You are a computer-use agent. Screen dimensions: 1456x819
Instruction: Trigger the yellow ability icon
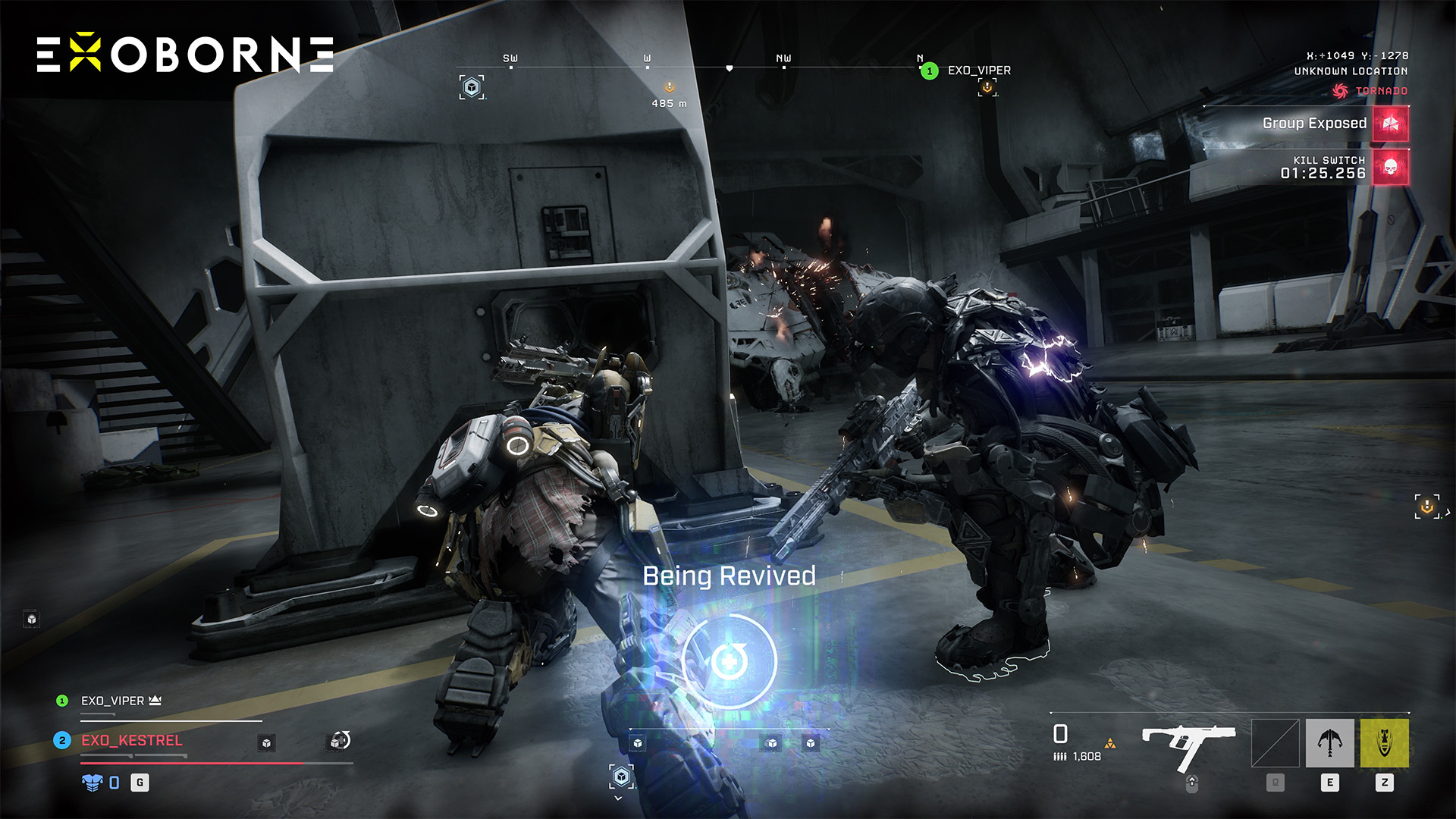point(1384,743)
